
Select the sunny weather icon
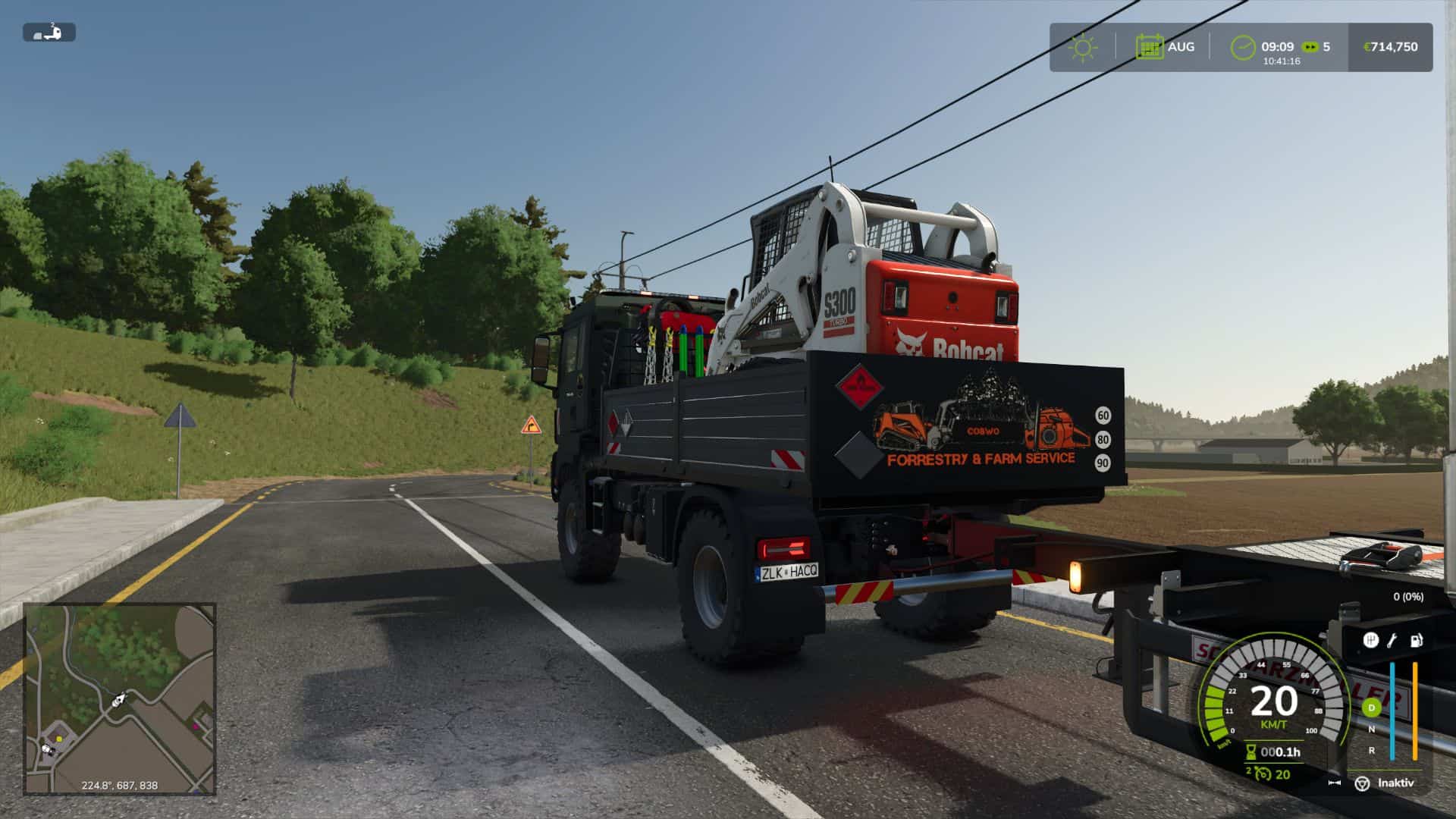tap(1082, 47)
